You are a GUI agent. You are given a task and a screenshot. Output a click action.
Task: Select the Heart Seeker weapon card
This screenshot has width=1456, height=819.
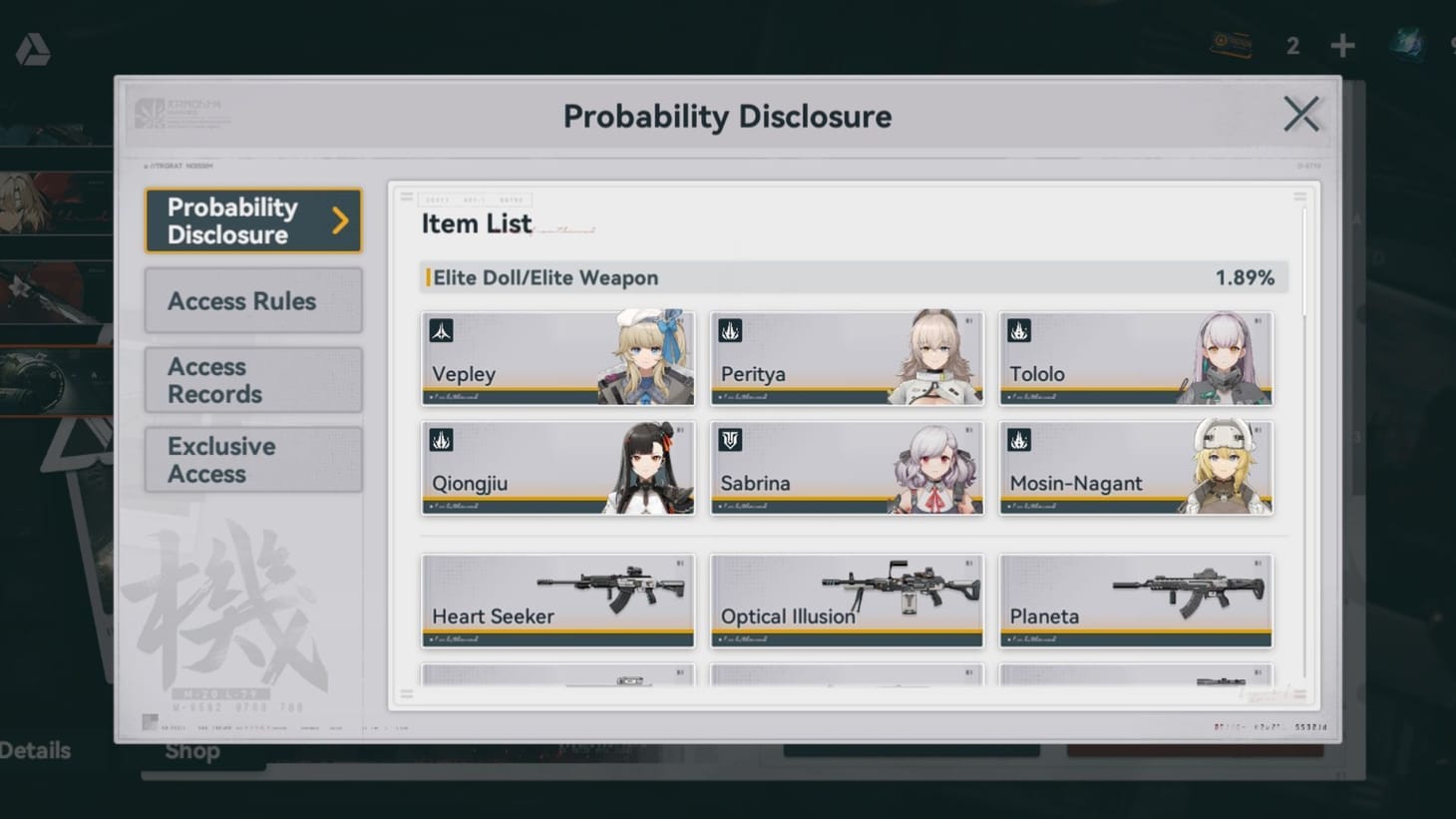(556, 599)
